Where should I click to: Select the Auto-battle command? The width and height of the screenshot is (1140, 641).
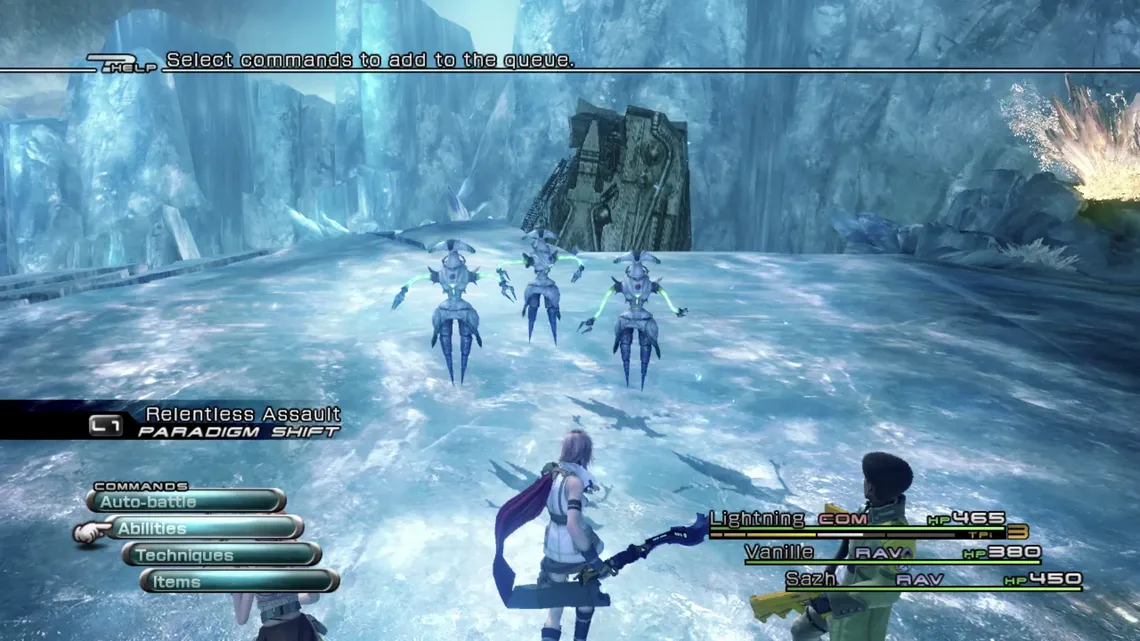click(186, 501)
